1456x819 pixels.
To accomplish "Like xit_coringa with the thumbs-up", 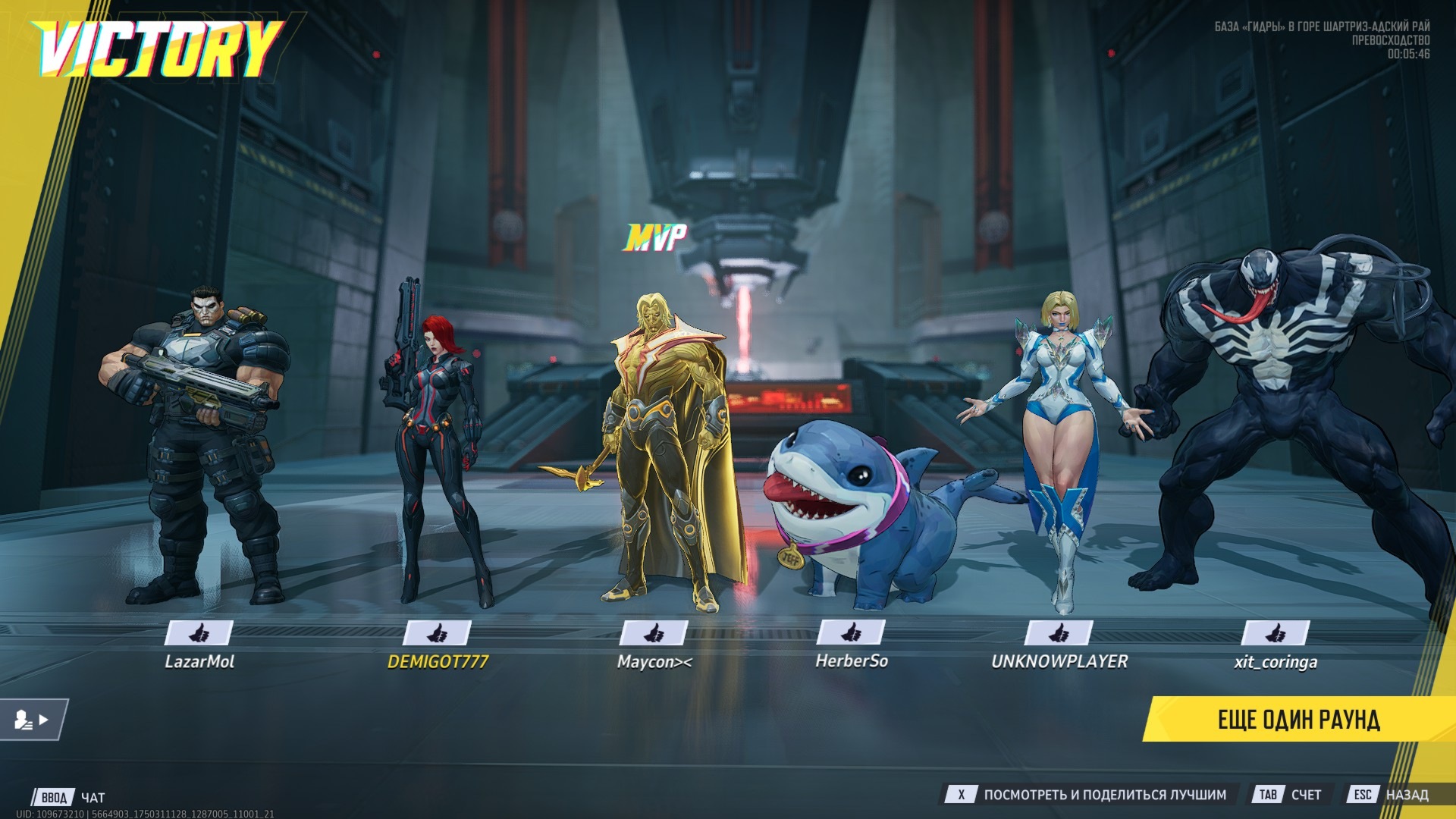I will [x=1276, y=632].
